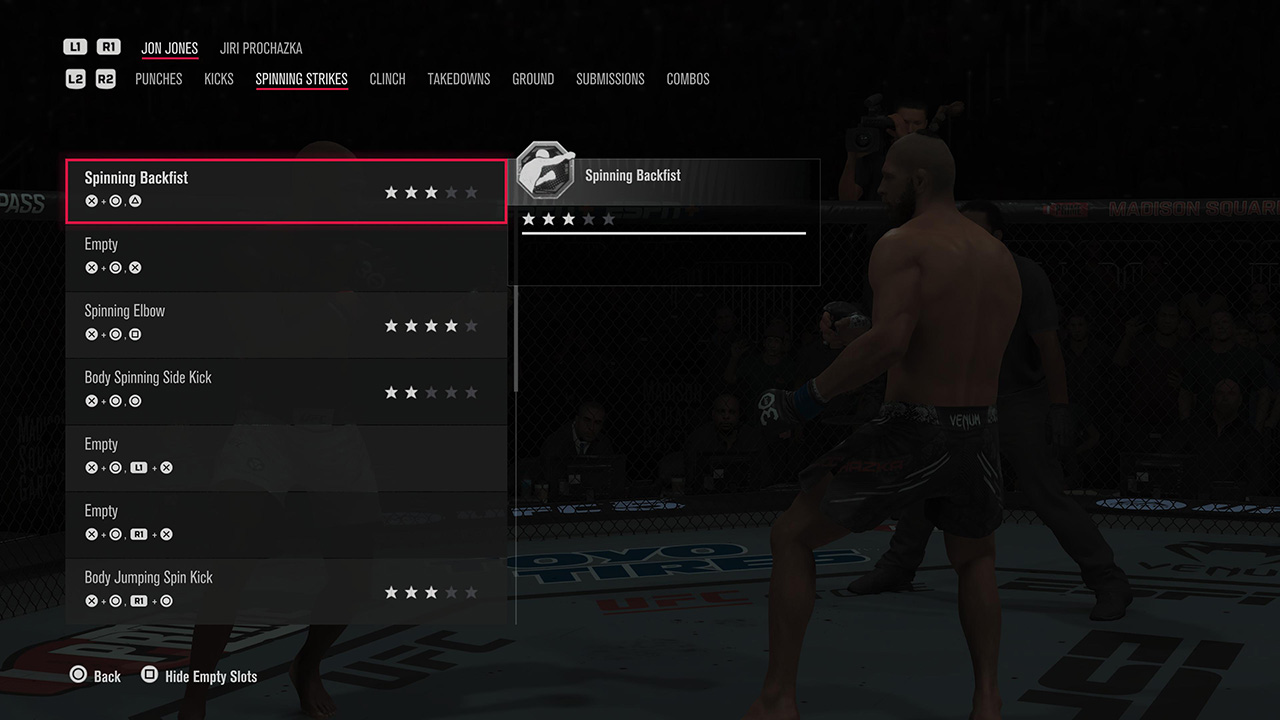
Task: Select JIRI PROCHAZKA's moveset
Action: click(x=261, y=47)
